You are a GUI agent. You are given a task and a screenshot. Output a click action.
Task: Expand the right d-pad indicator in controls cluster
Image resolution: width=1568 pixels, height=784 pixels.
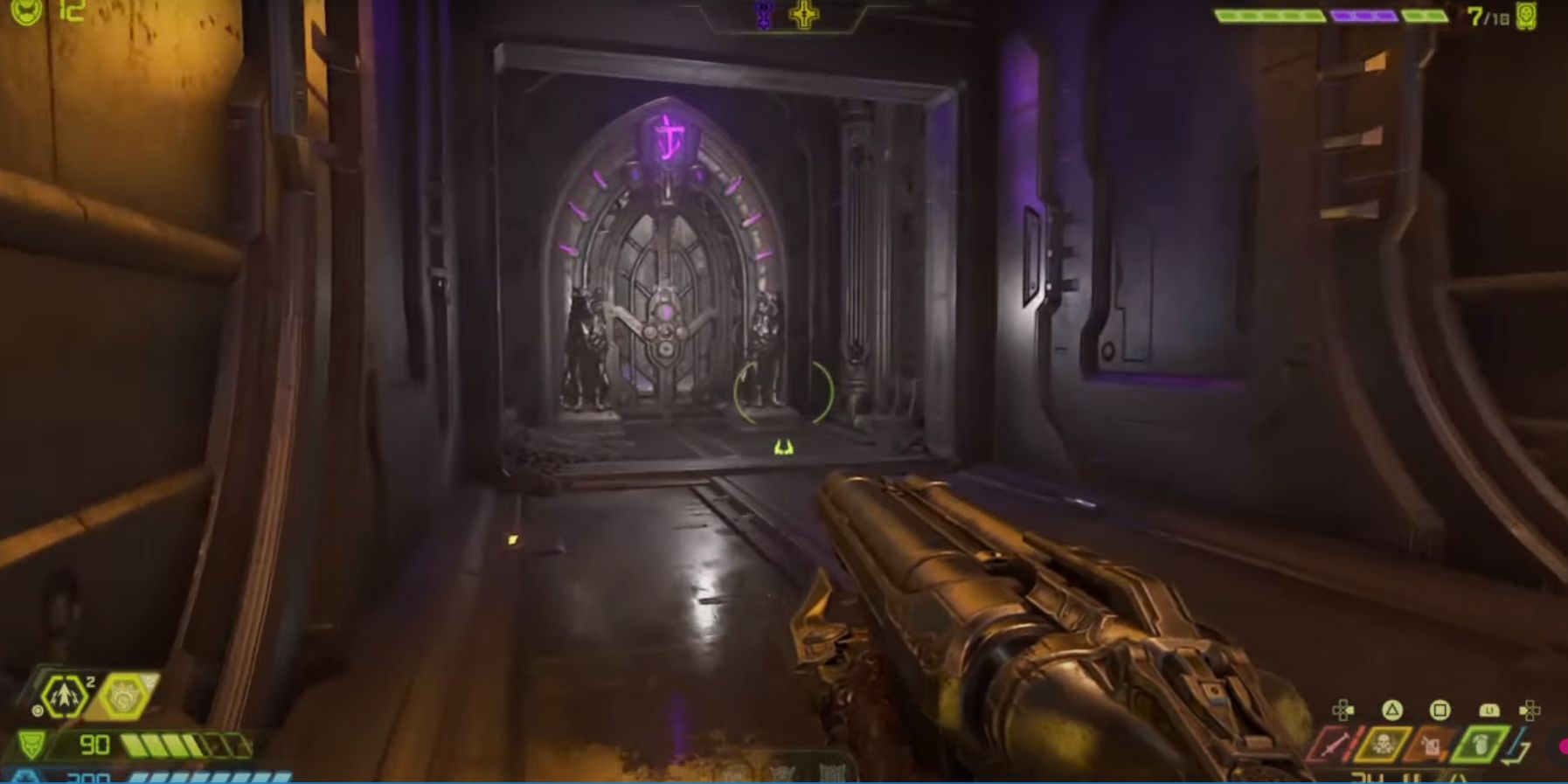point(1531,711)
